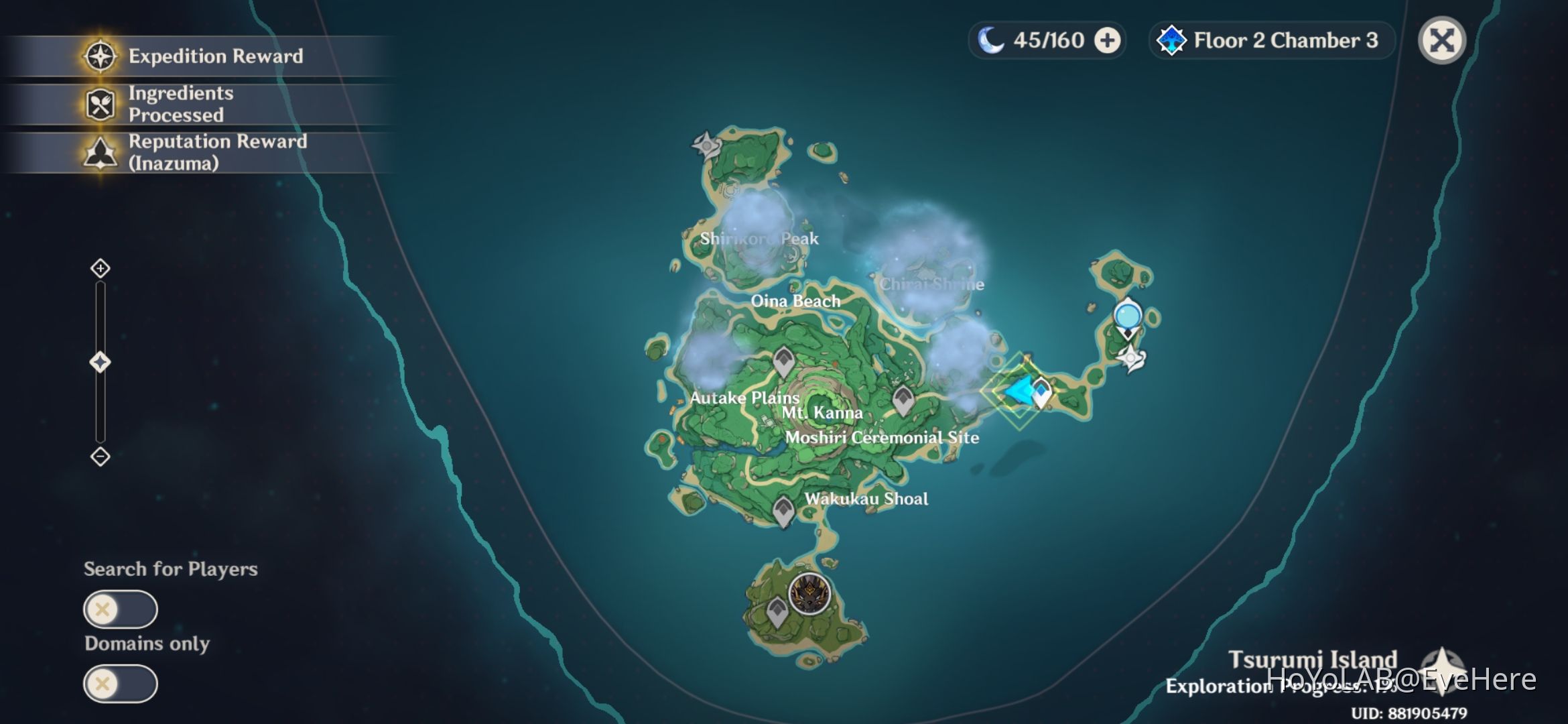Click the Statue marker on the northern isle
This screenshot has width=1568, height=724.
pos(706,145)
